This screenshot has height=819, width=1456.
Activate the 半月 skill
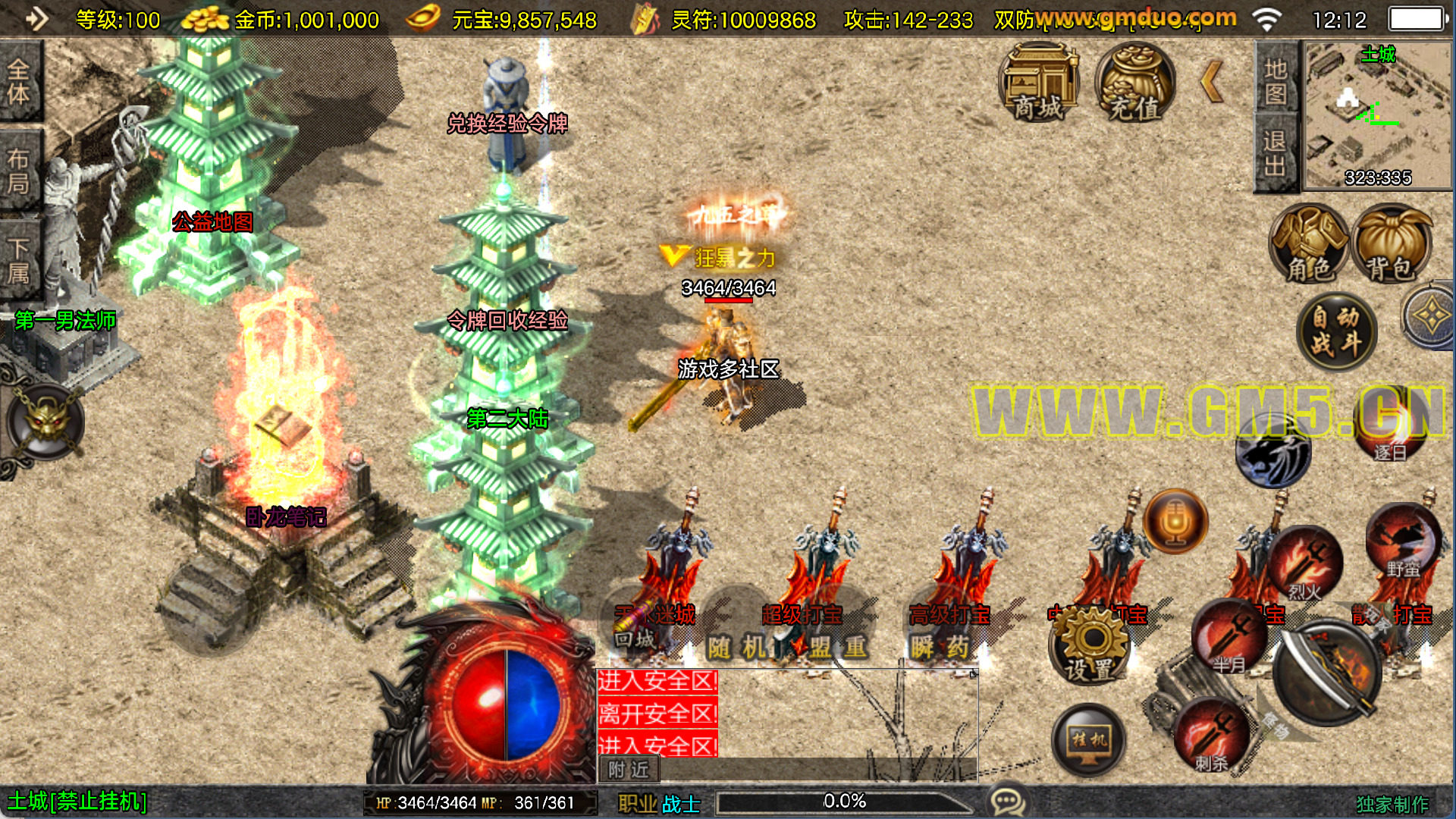point(1229,637)
